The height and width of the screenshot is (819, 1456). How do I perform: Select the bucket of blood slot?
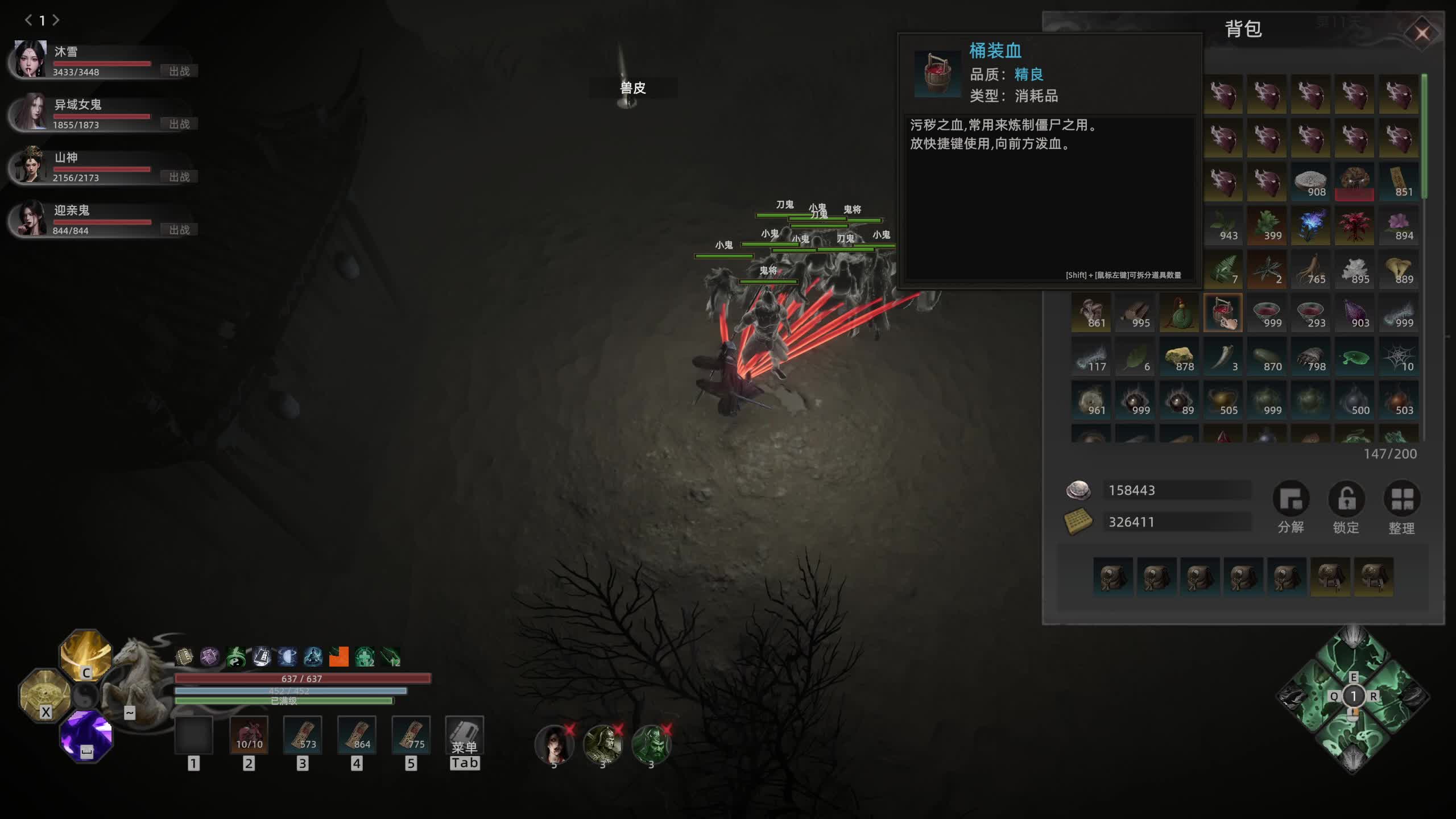[1223, 312]
